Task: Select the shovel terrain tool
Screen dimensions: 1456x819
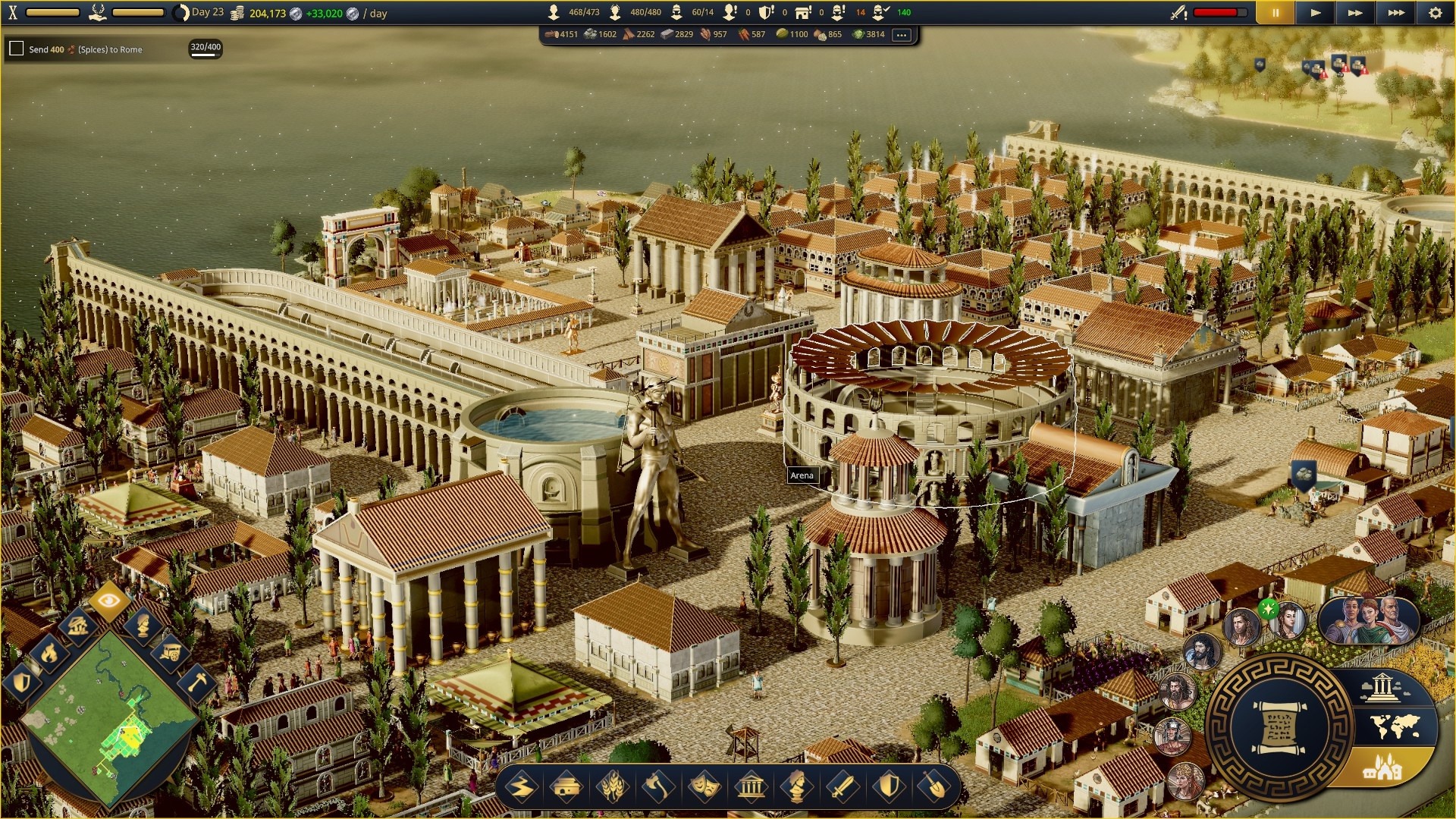Action: (934, 787)
